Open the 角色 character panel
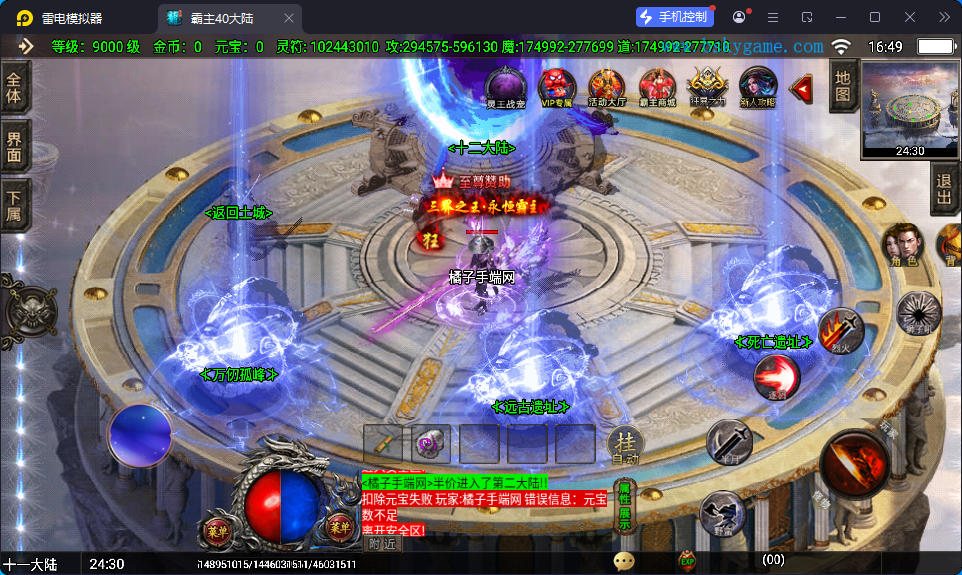Image resolution: width=962 pixels, height=575 pixels. [x=899, y=244]
